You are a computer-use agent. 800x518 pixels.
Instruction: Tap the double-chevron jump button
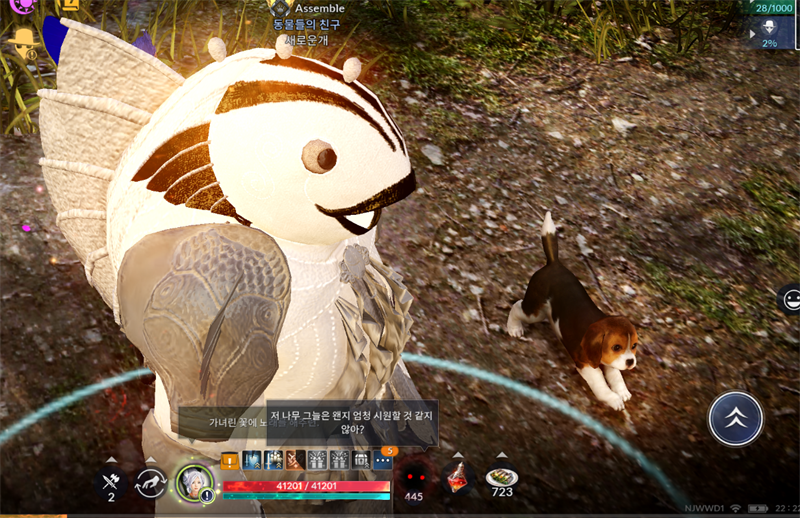coord(735,418)
